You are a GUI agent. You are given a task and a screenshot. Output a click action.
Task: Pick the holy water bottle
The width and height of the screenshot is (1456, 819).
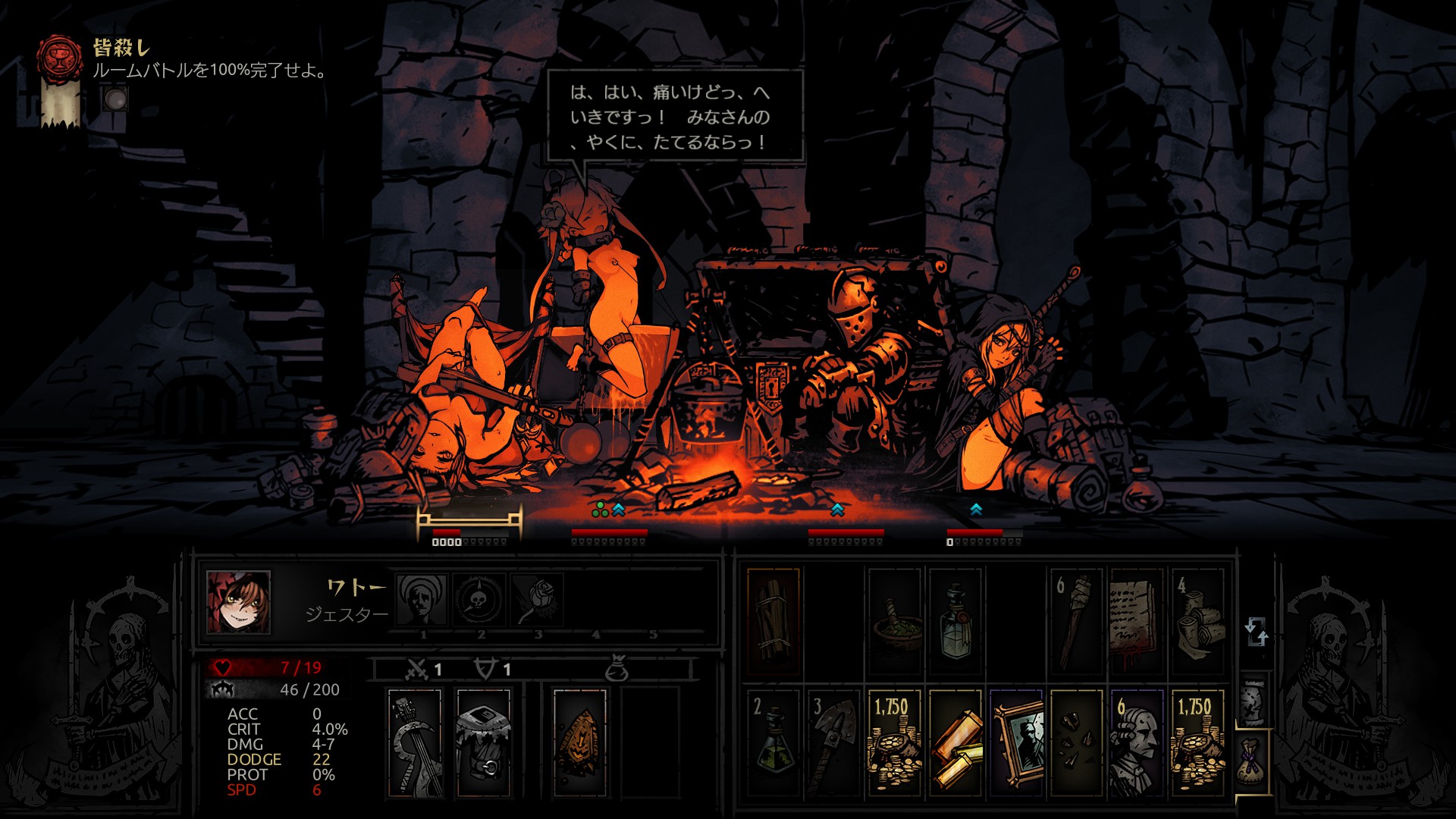tap(955, 622)
